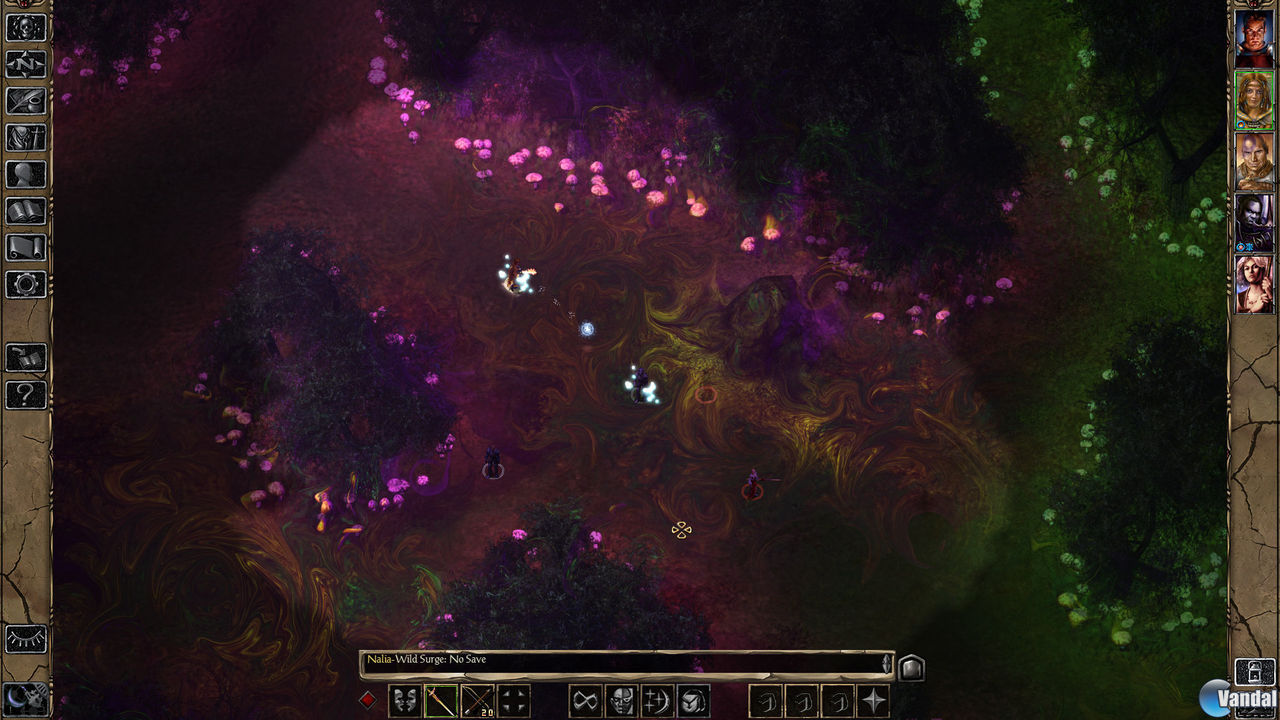This screenshot has width=1280, height=720.
Task: Select the light-haired woman portrait
Action: tap(1254, 283)
